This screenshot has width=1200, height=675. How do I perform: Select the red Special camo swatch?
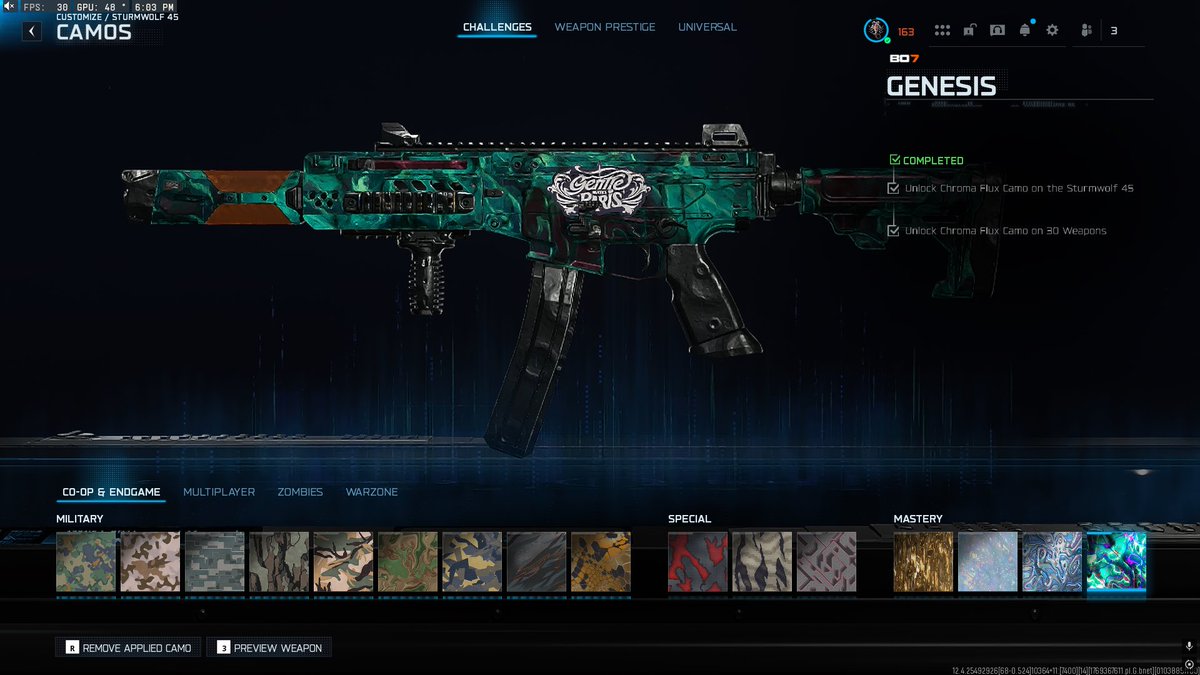coord(698,562)
